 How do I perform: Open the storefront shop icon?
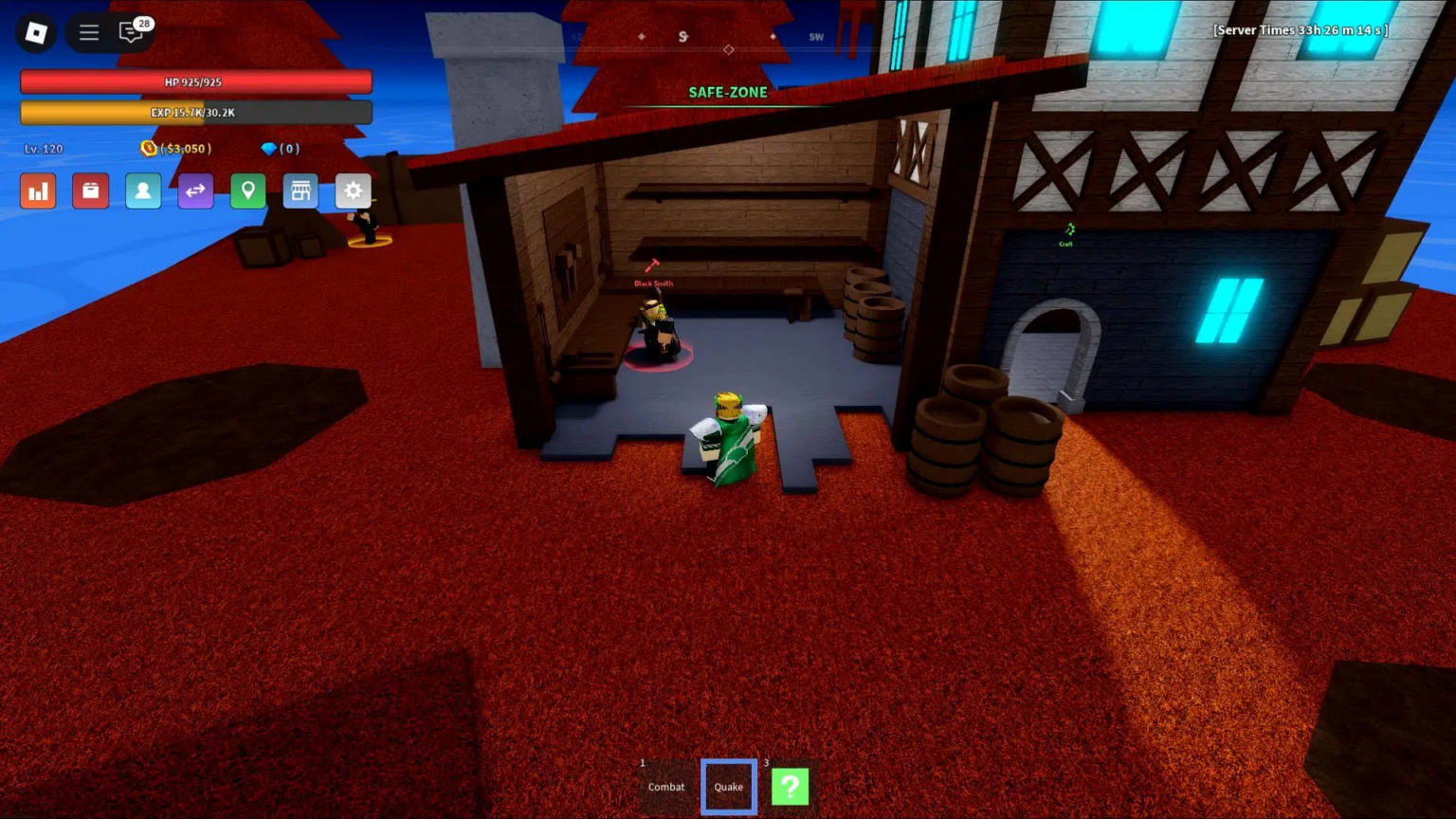point(300,191)
